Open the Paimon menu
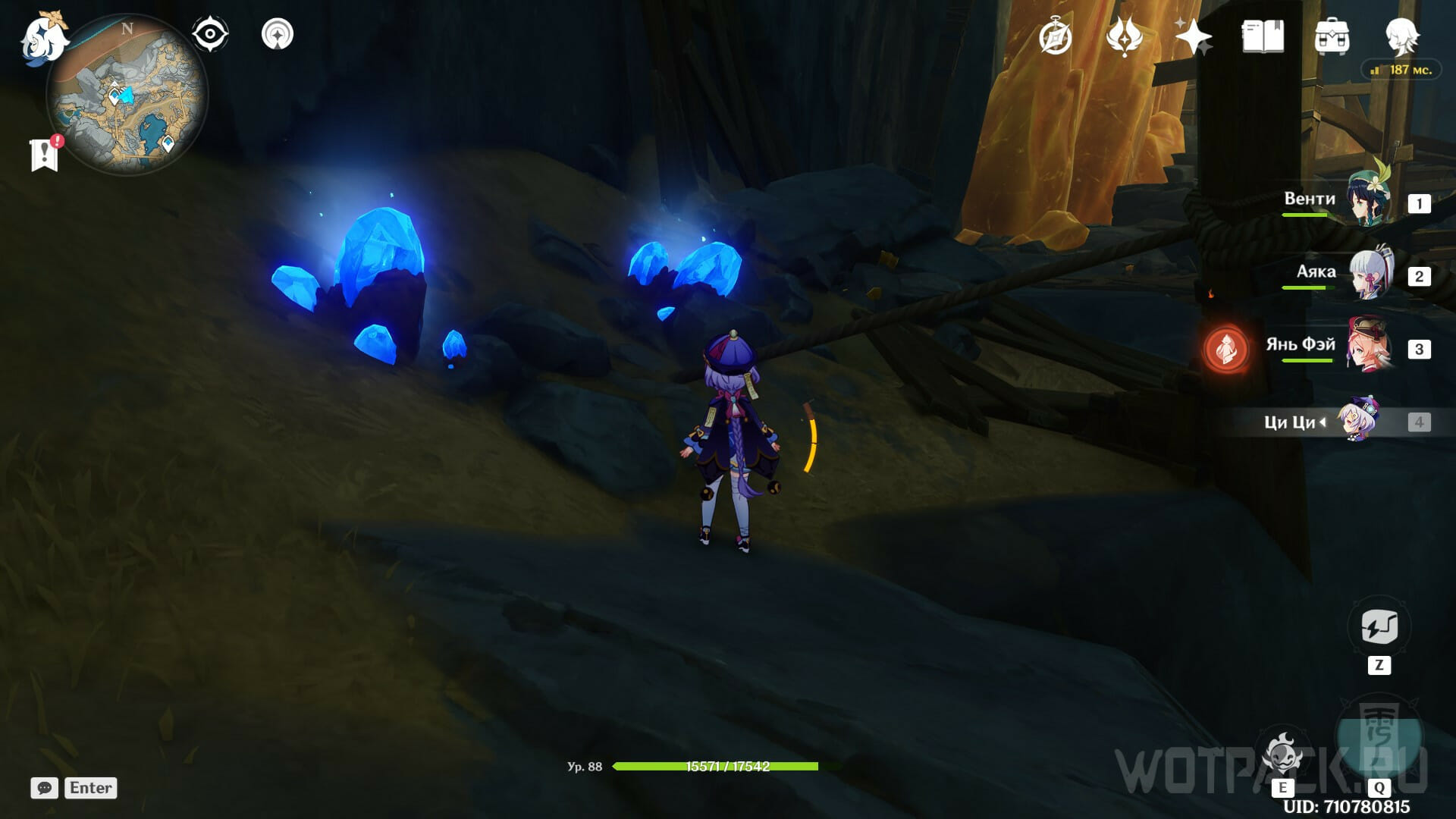The image size is (1456, 819). 44,38
